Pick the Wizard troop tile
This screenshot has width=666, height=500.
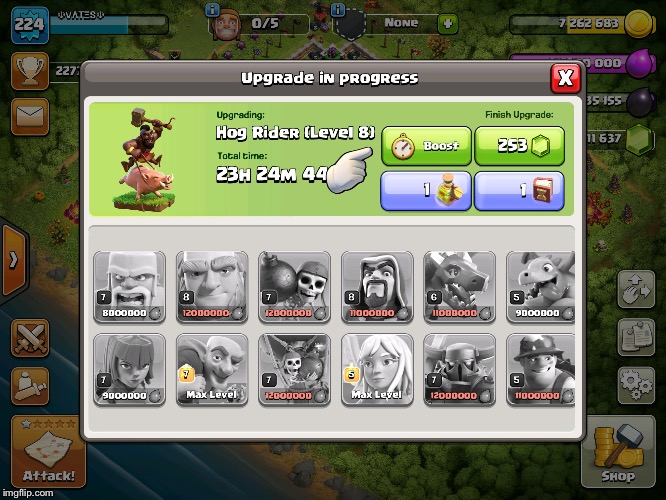tap(378, 285)
